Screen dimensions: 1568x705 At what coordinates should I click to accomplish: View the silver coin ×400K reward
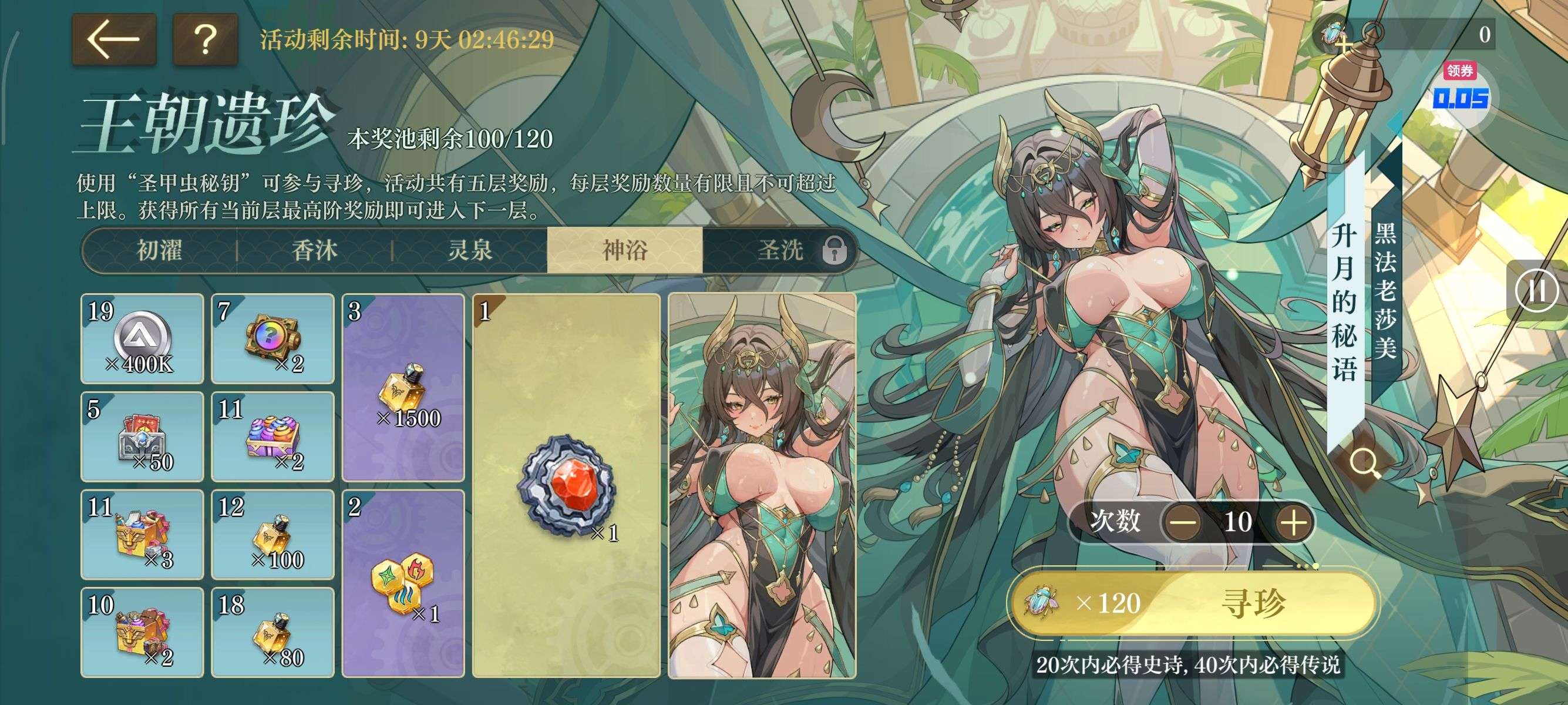point(142,338)
